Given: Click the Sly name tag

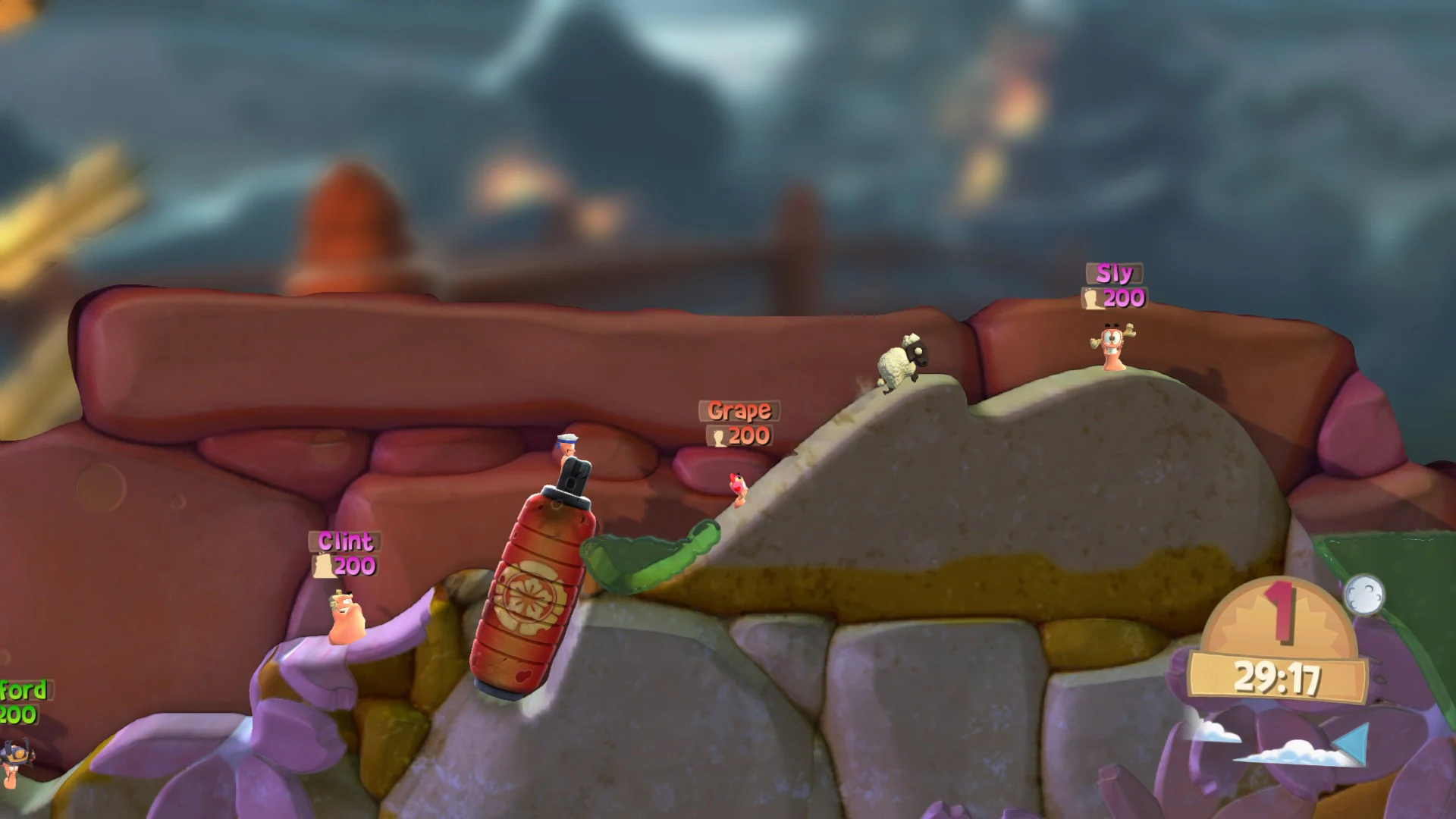Looking at the screenshot, I should (x=1113, y=273).
